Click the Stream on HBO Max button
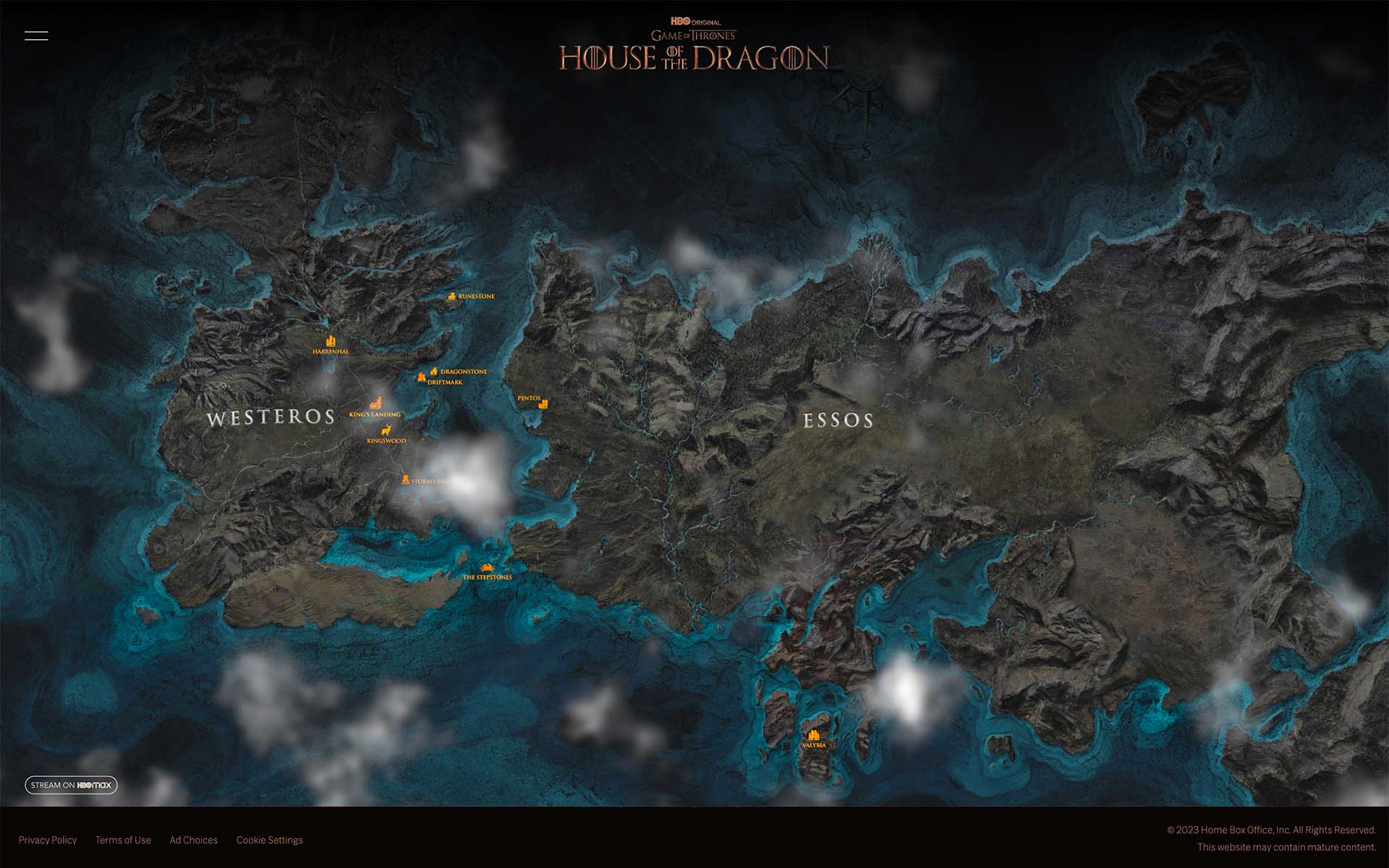Viewport: 1389px width, 868px height. point(71,785)
